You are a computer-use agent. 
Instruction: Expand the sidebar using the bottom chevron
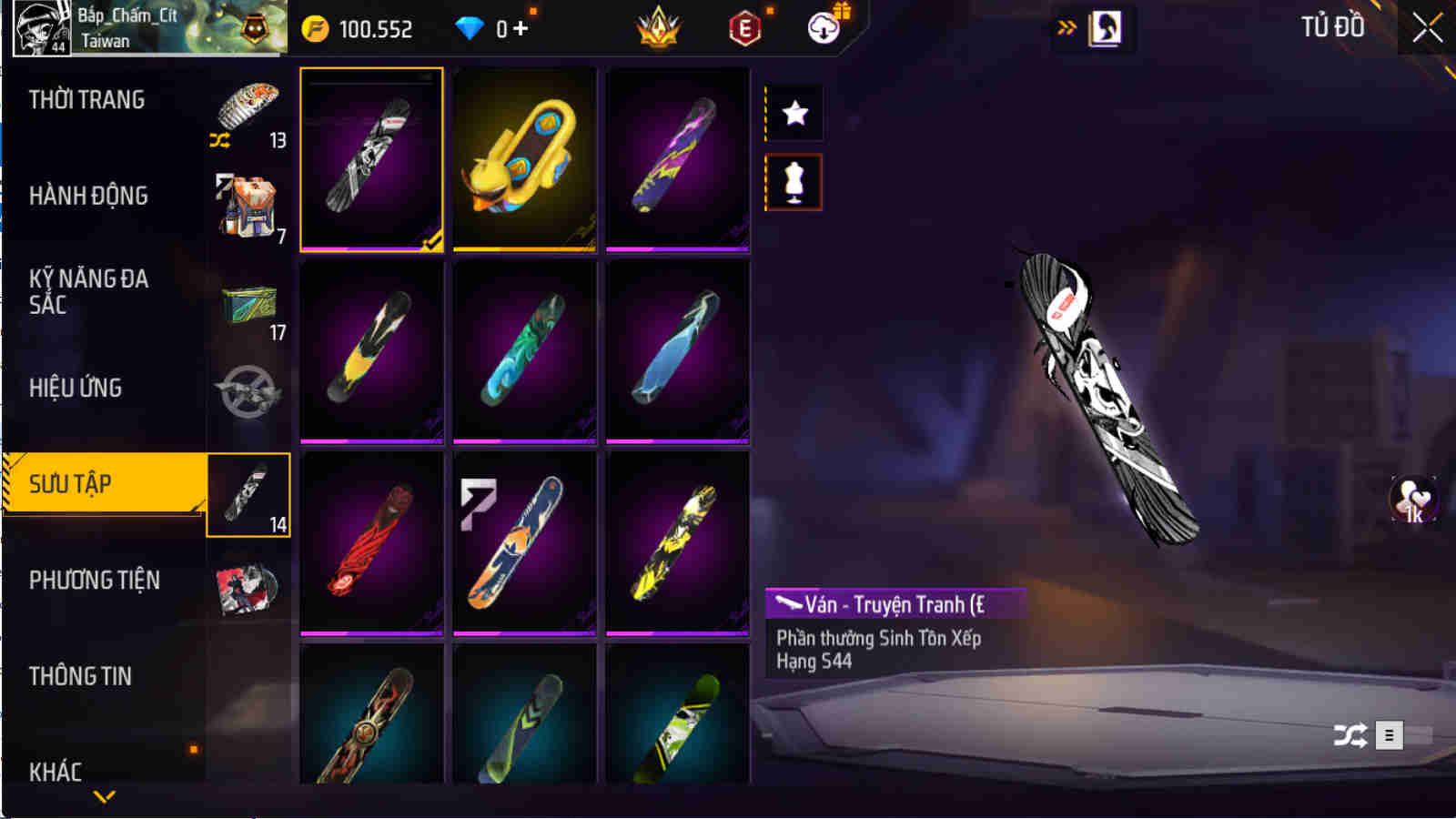point(103,796)
